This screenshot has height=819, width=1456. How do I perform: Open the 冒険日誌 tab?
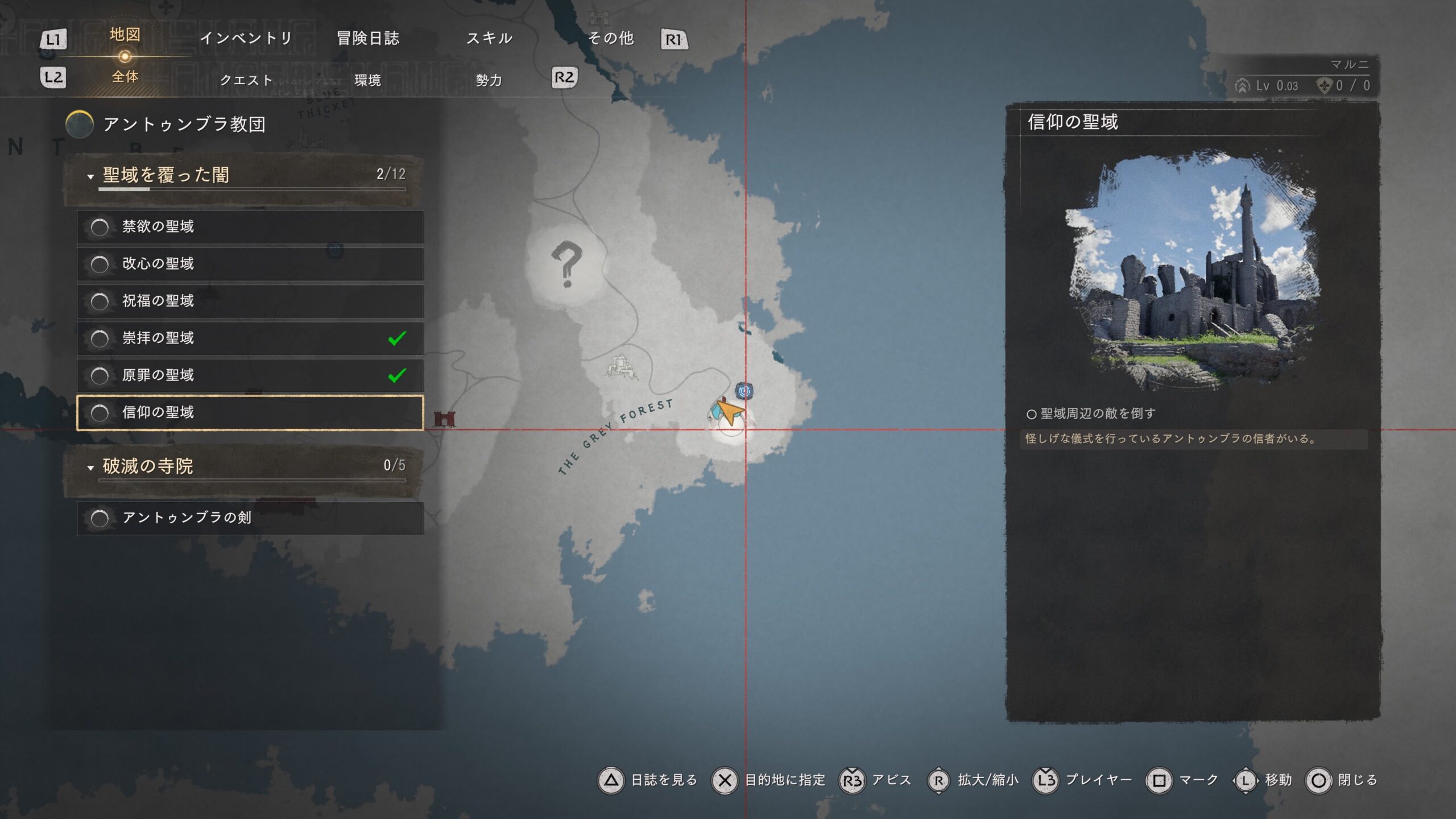368,38
